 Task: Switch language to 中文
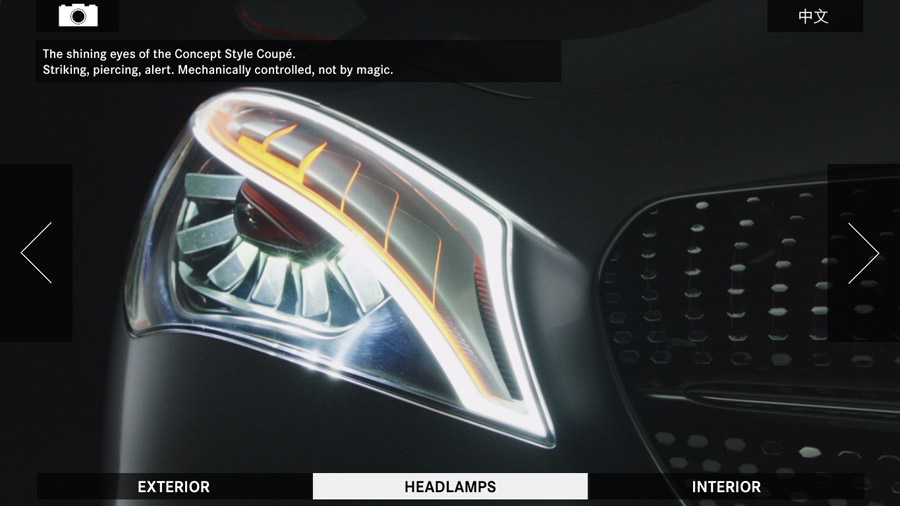tap(814, 16)
